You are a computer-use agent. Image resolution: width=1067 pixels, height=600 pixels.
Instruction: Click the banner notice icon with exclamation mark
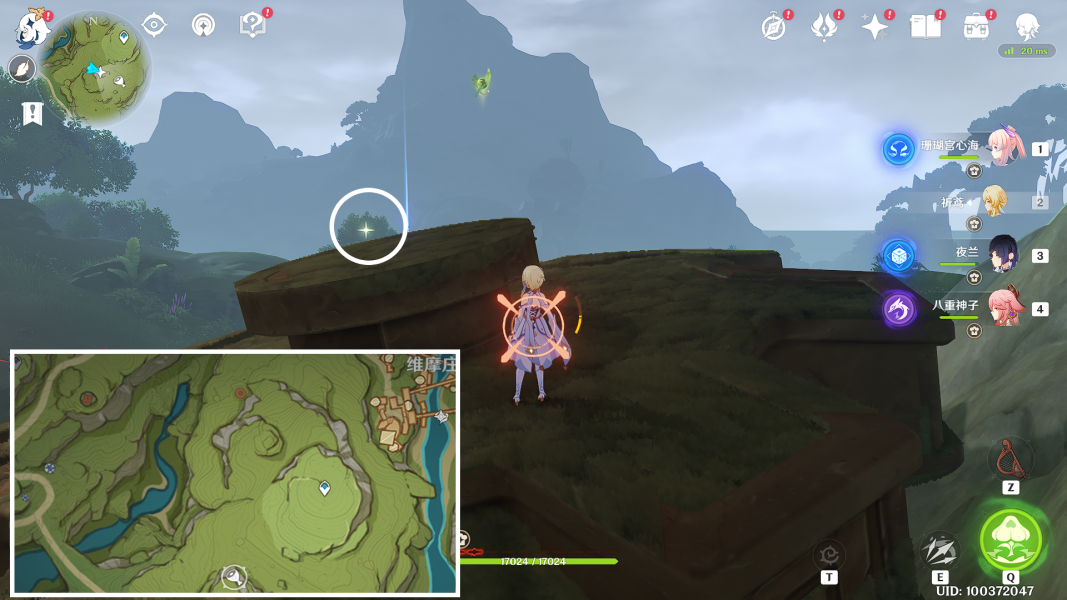(32, 114)
